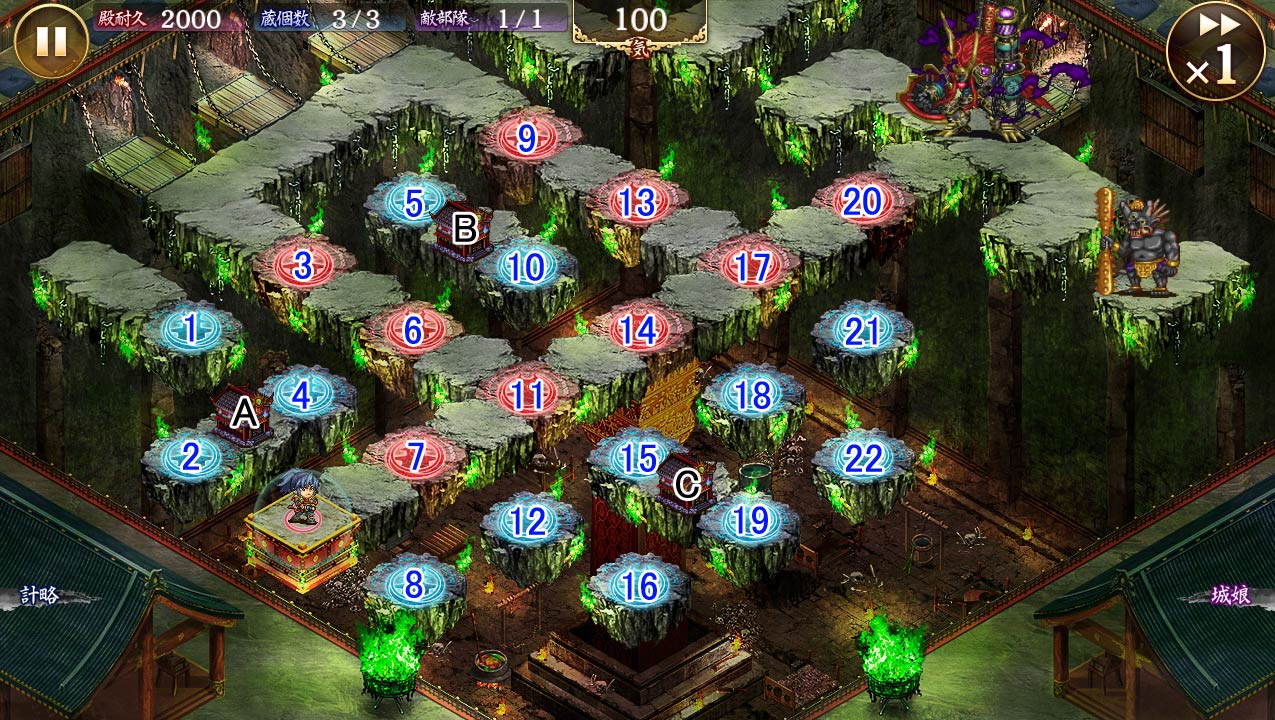Open the 城娘 castle girl panel

point(1229,596)
